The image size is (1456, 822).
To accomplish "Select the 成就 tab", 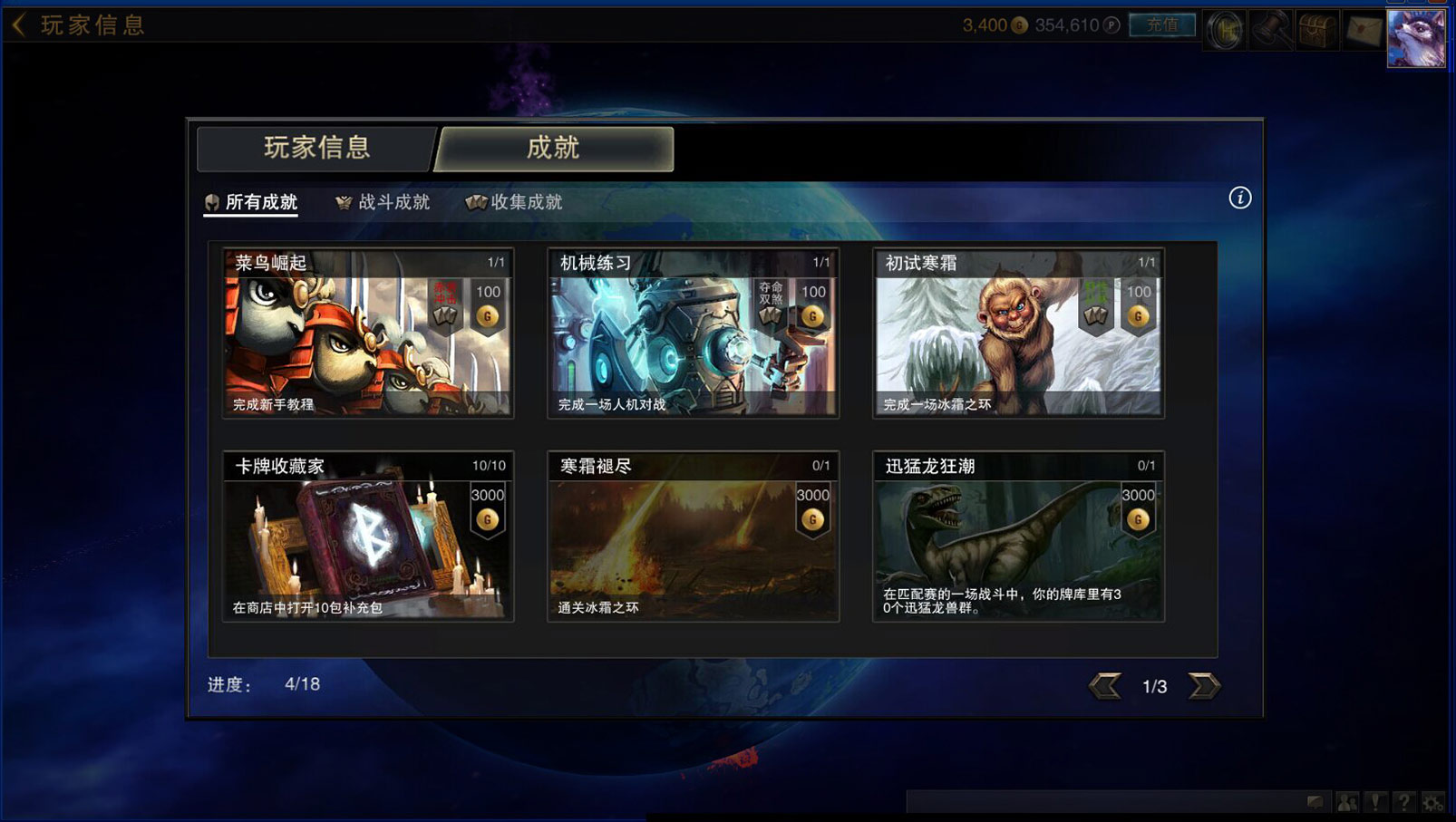I will coord(553,148).
